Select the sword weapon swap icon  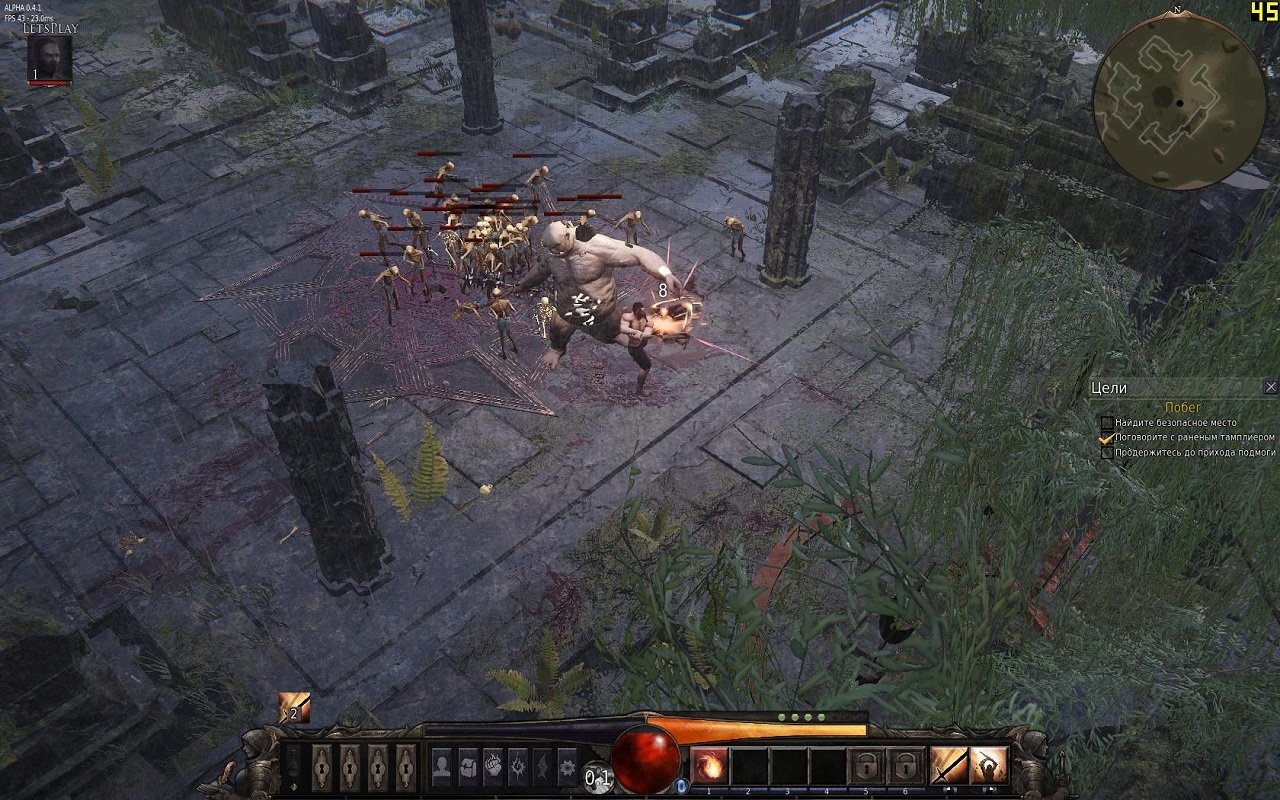coord(950,766)
